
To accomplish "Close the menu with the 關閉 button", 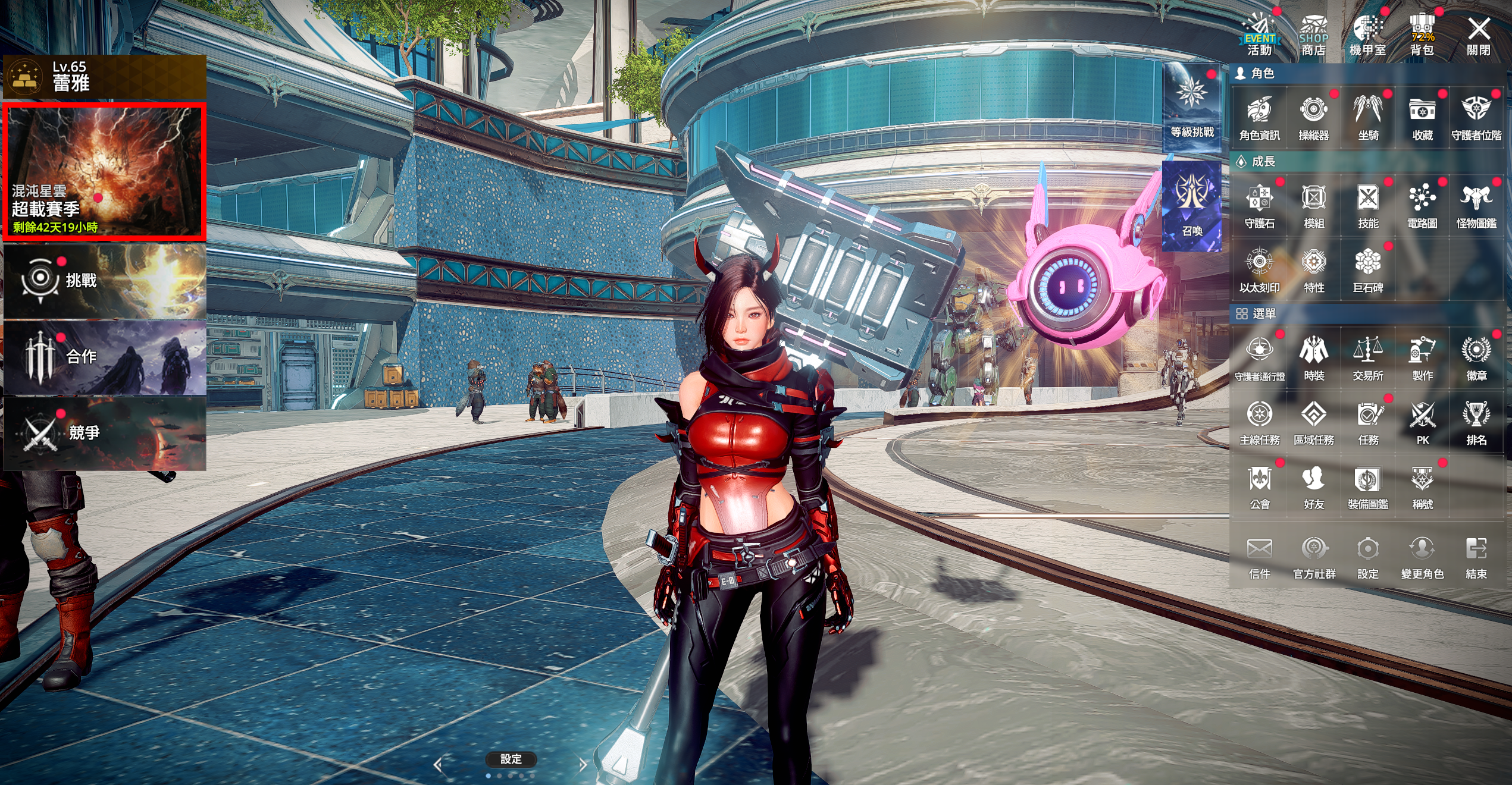I will pos(1478,36).
